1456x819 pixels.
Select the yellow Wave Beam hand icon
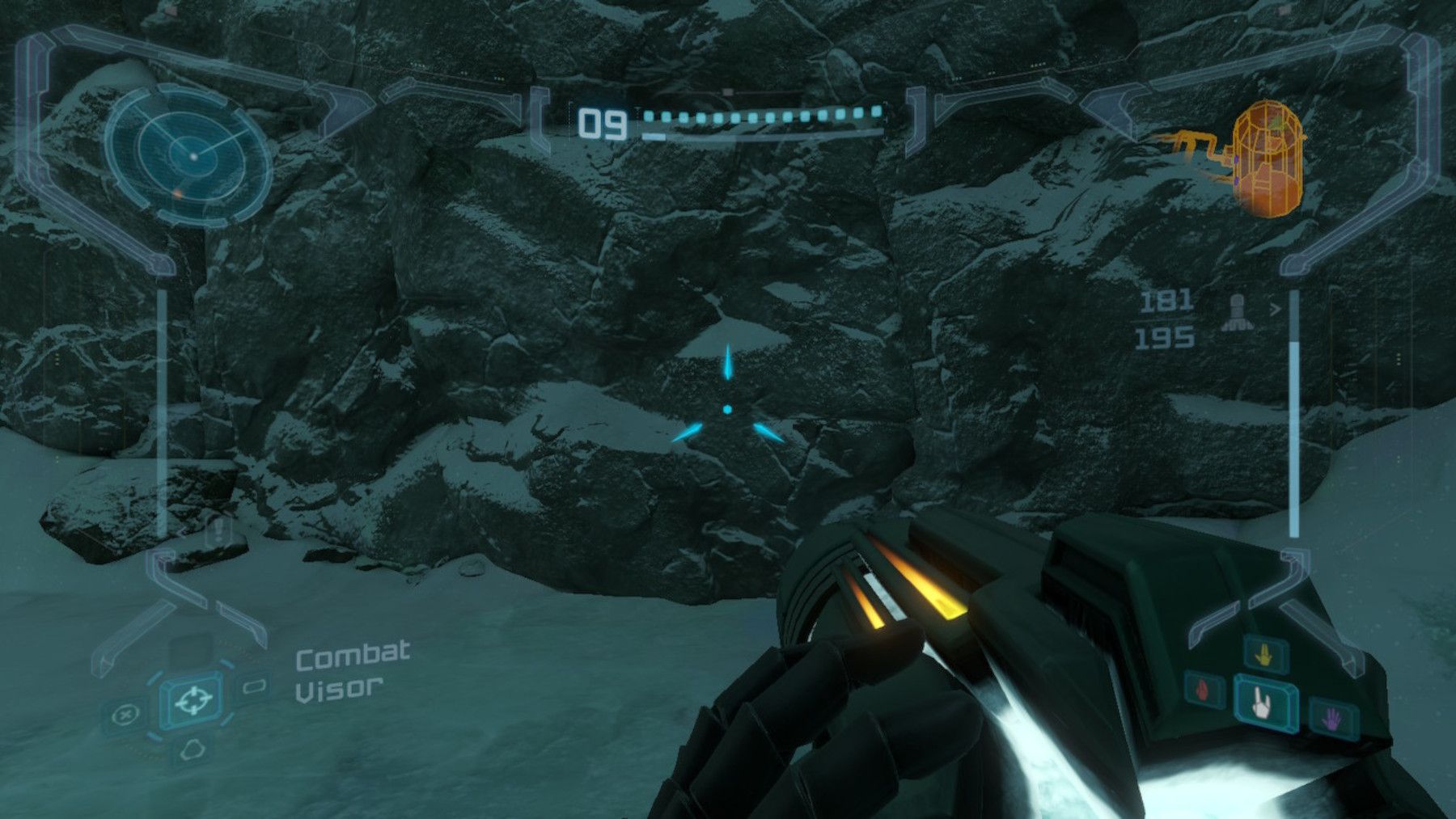pos(1263,655)
